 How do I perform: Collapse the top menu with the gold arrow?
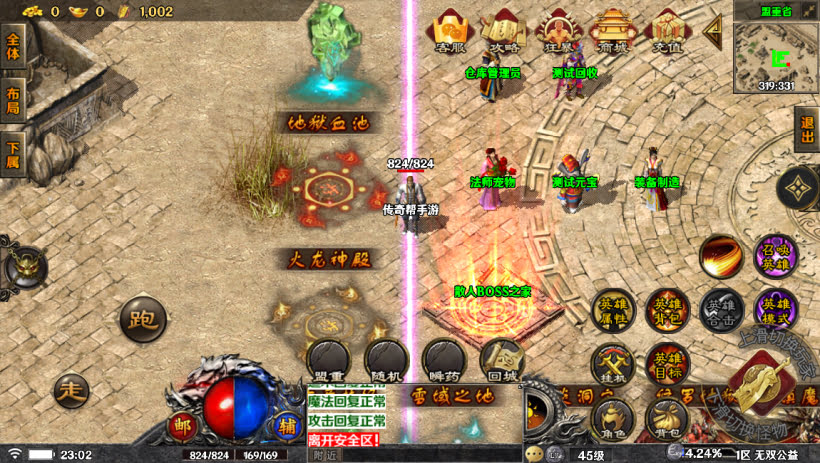click(x=713, y=31)
